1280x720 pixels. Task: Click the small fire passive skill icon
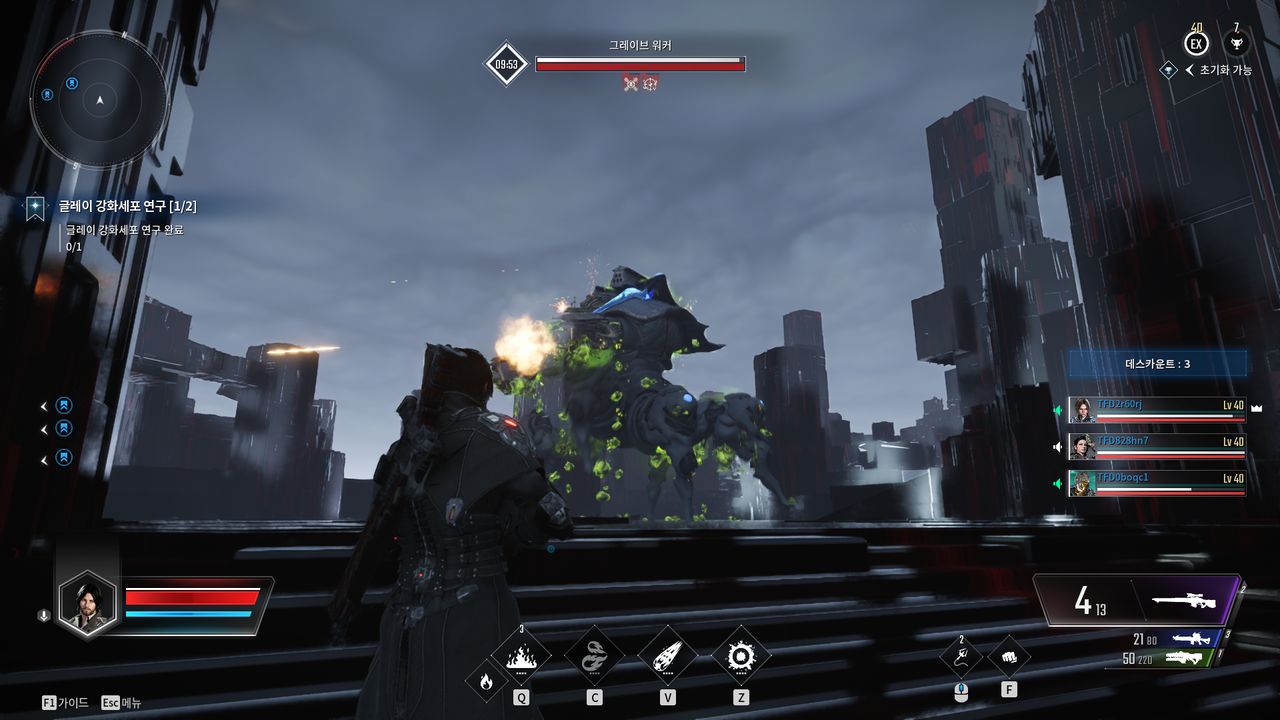pyautogui.click(x=486, y=682)
